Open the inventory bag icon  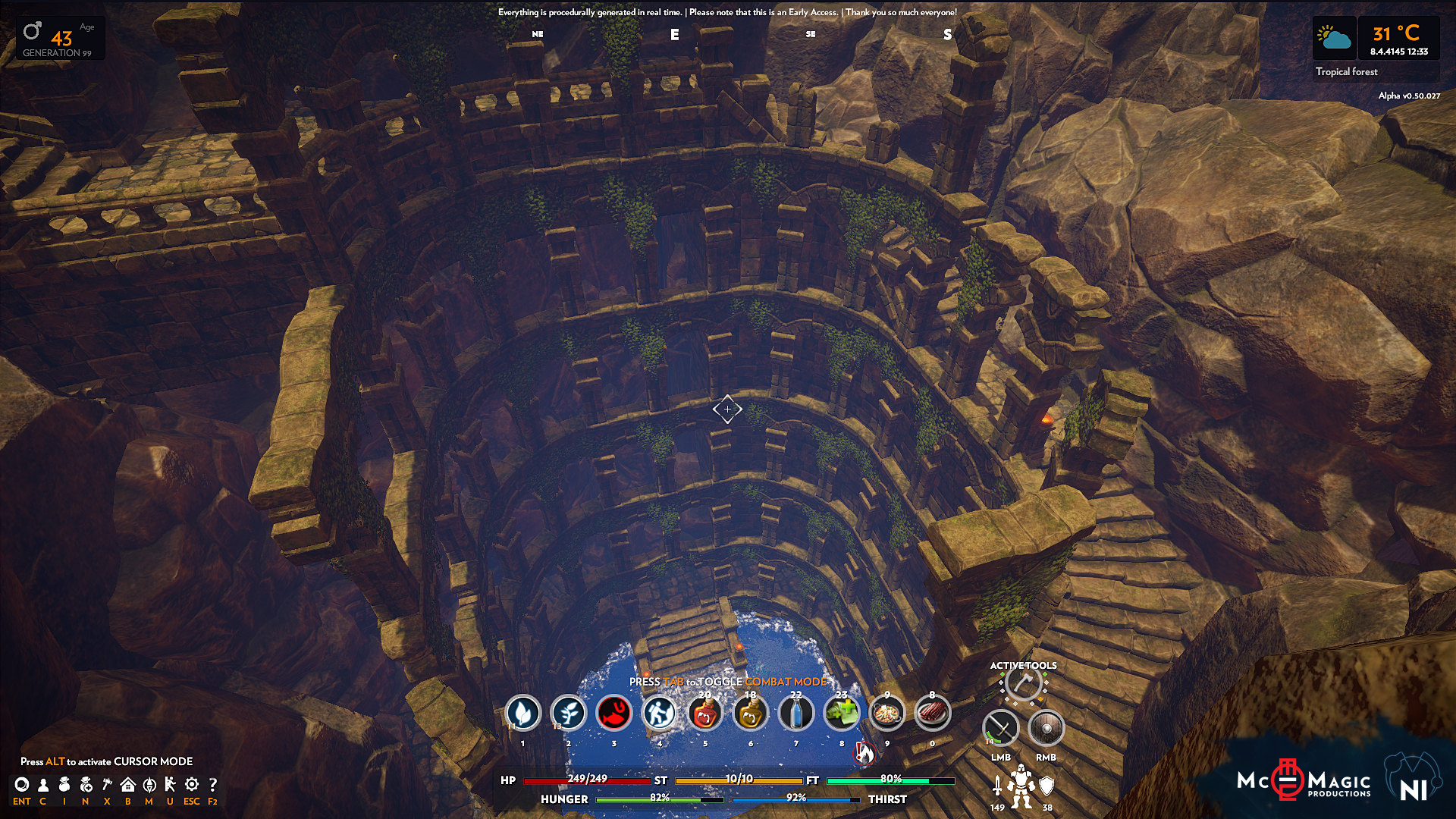pos(64,785)
